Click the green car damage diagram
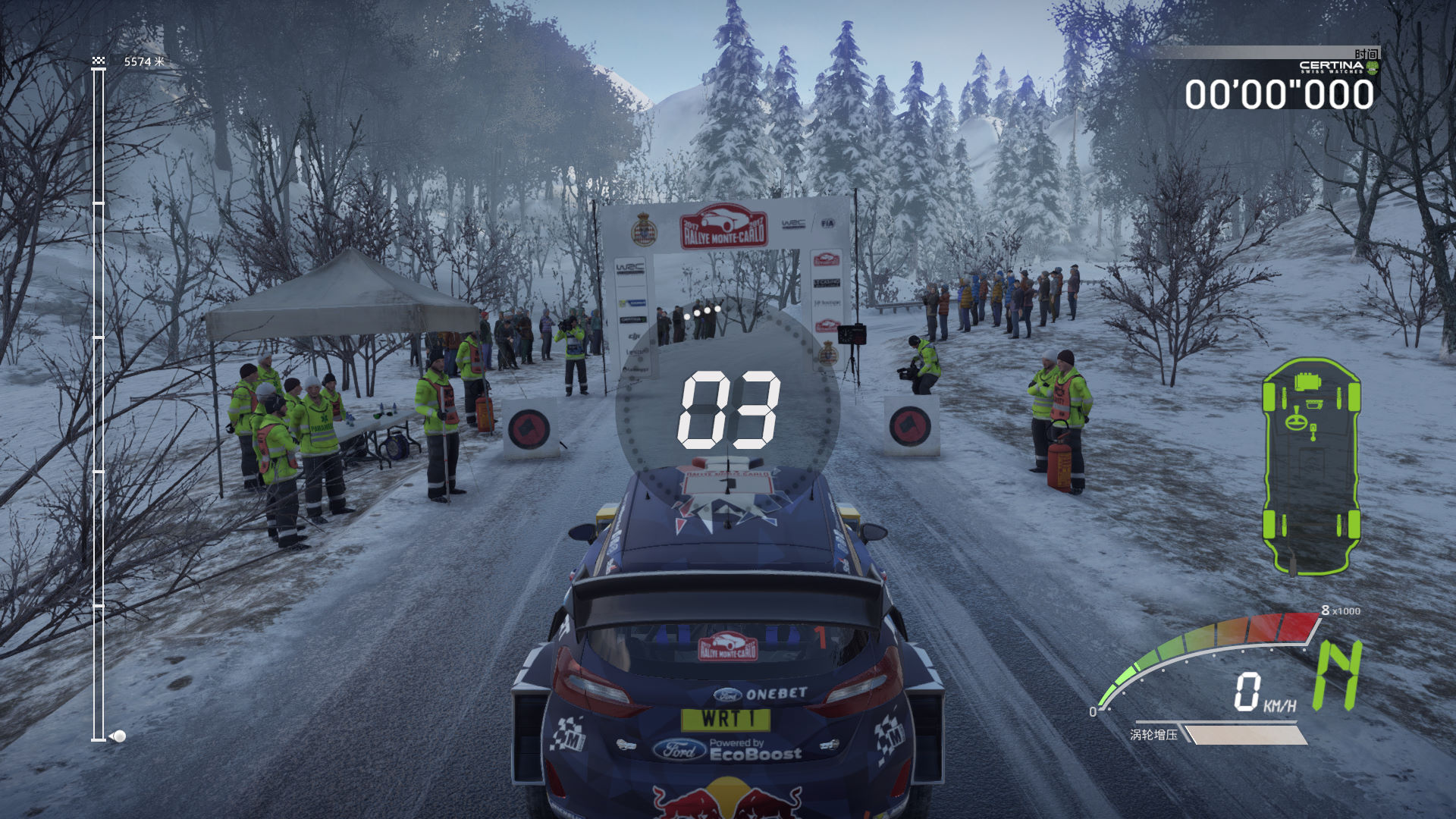The image size is (1456, 819). [1311, 466]
